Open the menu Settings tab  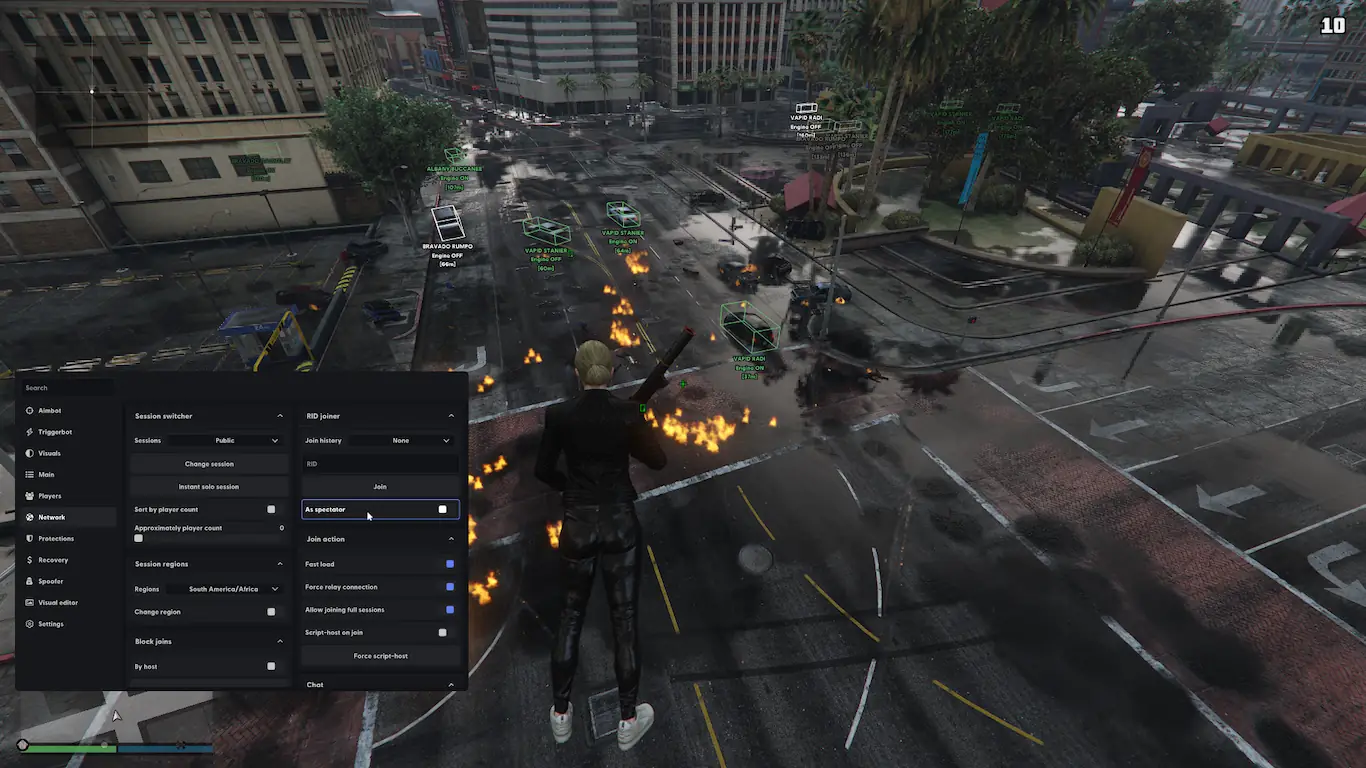(x=50, y=624)
